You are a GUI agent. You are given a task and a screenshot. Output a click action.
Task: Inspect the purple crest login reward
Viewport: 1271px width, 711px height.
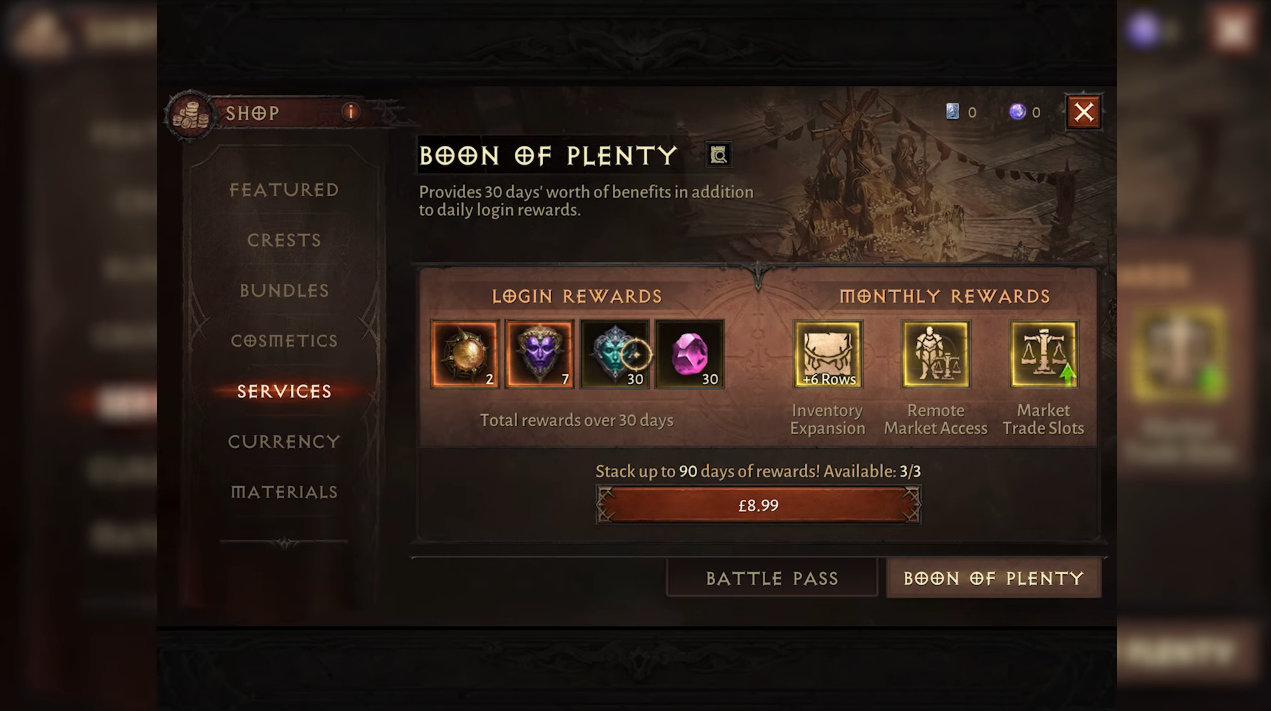(x=540, y=354)
